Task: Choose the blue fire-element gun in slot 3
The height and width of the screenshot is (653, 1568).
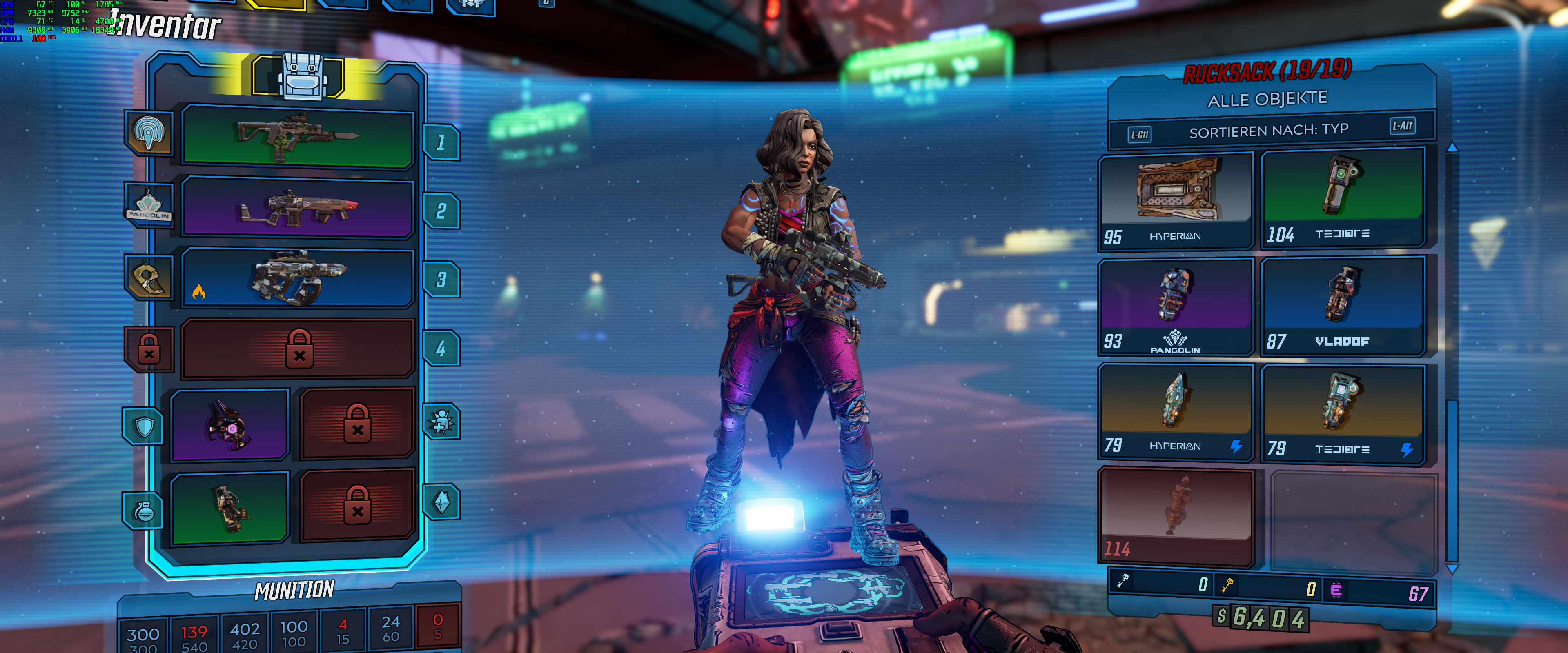Action: tap(298, 278)
